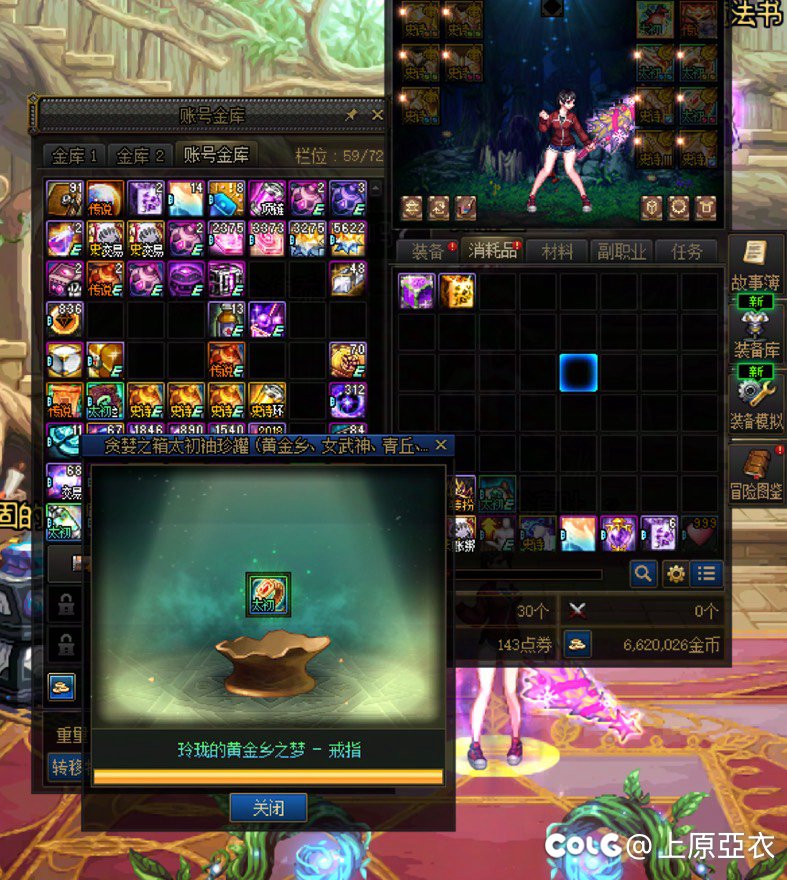Open the 故事簿 side menu
Viewport: 787px width, 880px height.
coord(757,263)
